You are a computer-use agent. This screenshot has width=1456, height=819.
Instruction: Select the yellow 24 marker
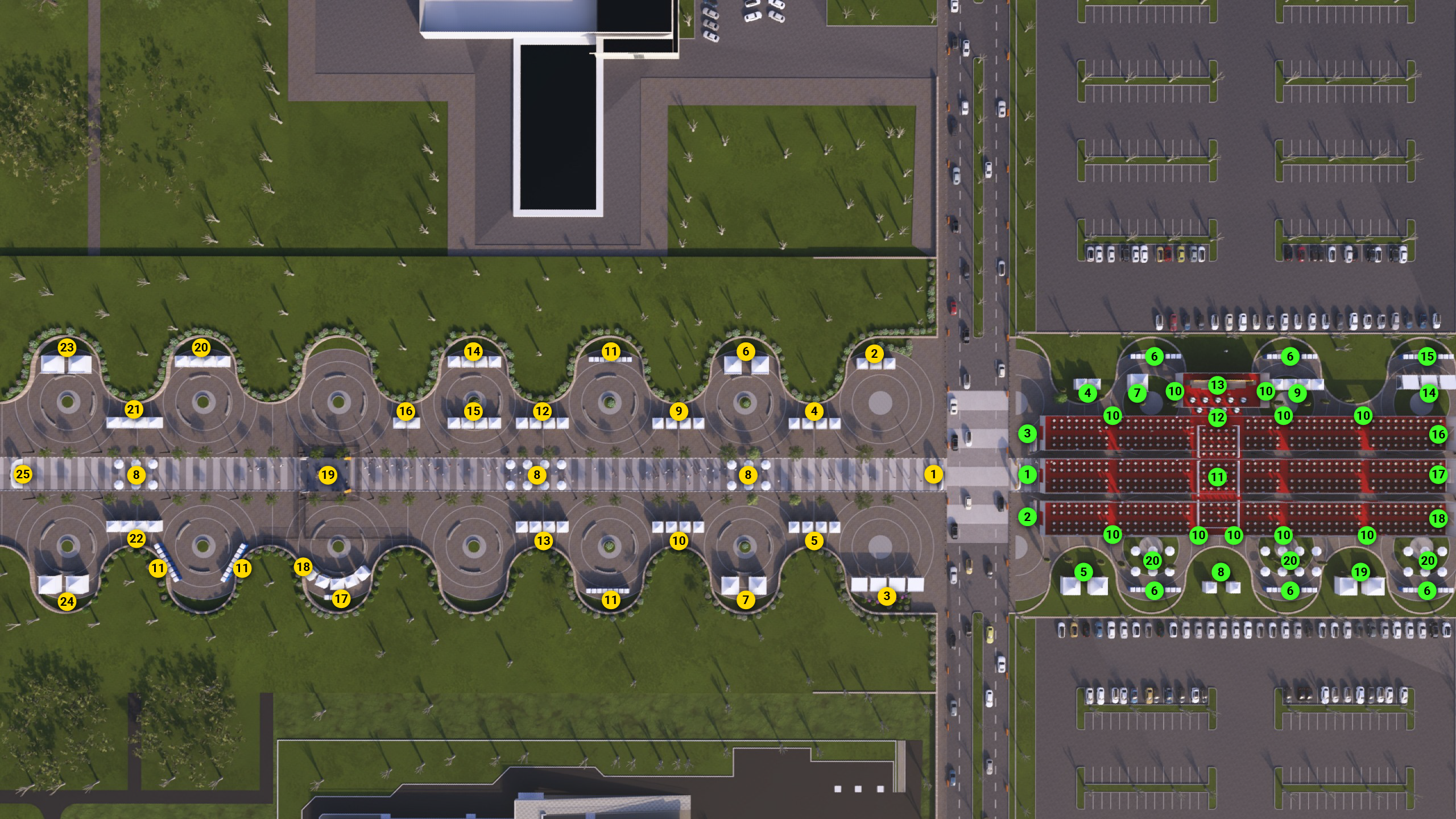[67, 601]
